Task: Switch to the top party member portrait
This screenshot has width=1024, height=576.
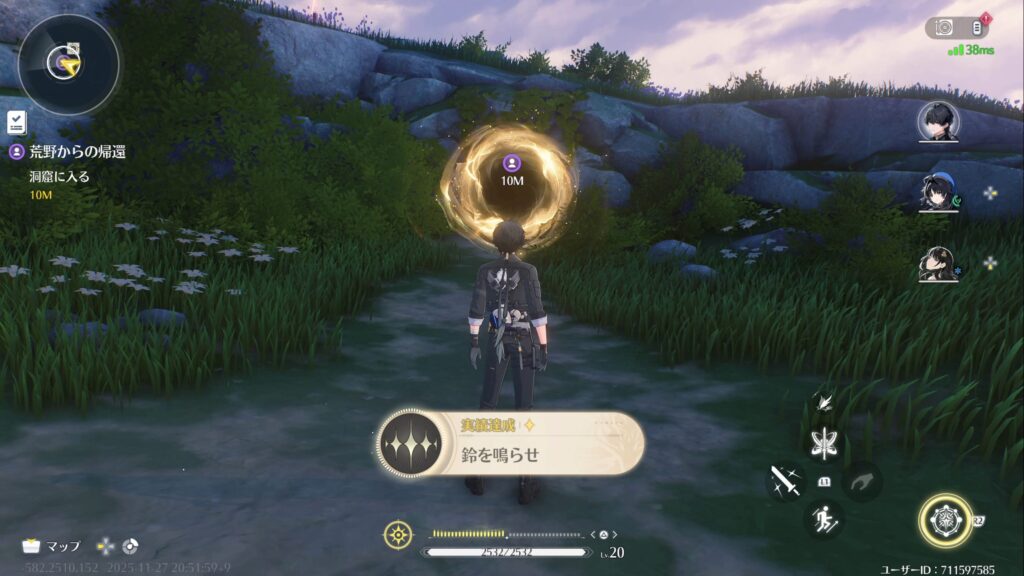Action: [x=938, y=122]
